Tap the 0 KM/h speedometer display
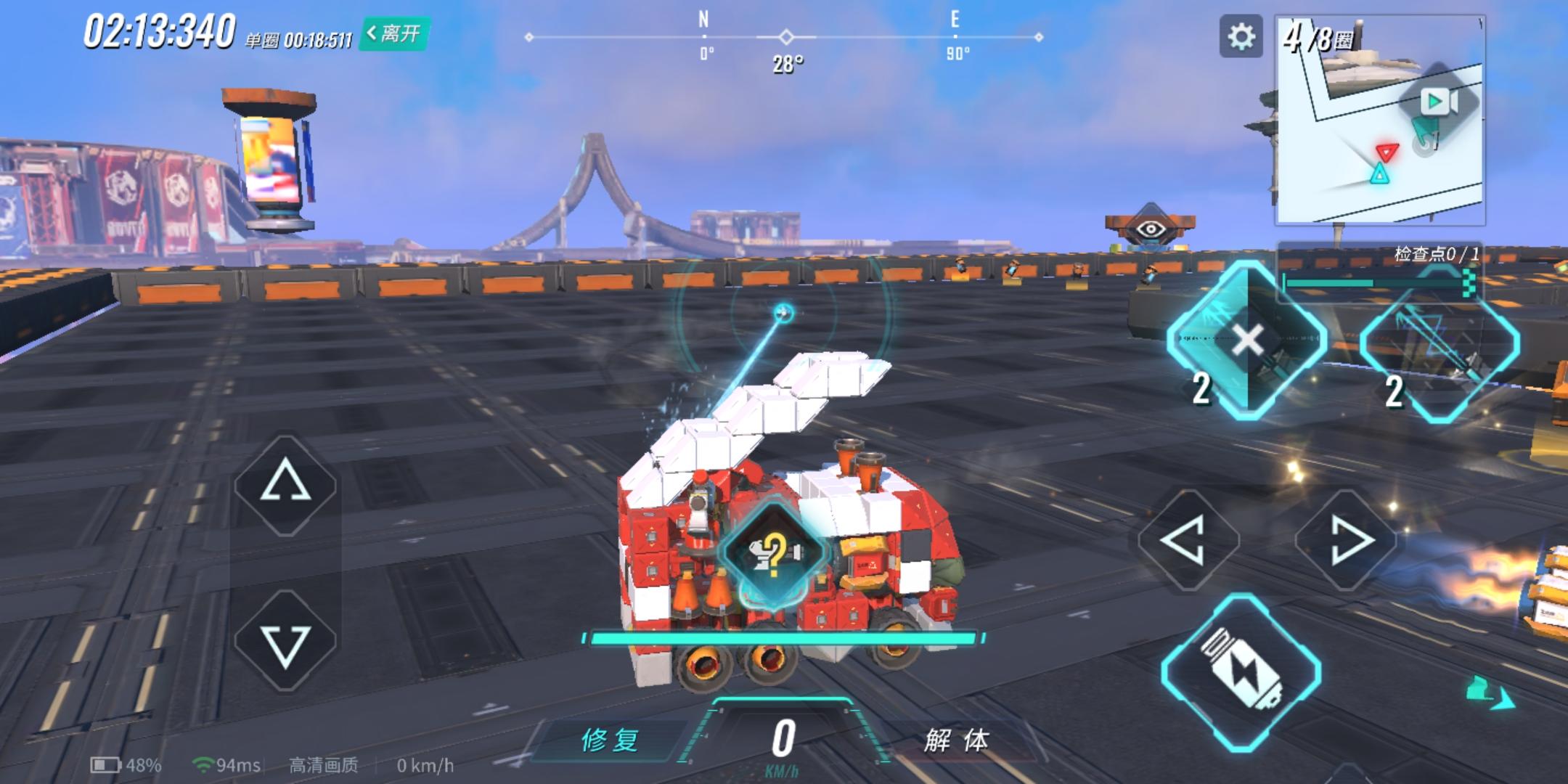Viewport: 1568px width, 784px height. [x=783, y=742]
